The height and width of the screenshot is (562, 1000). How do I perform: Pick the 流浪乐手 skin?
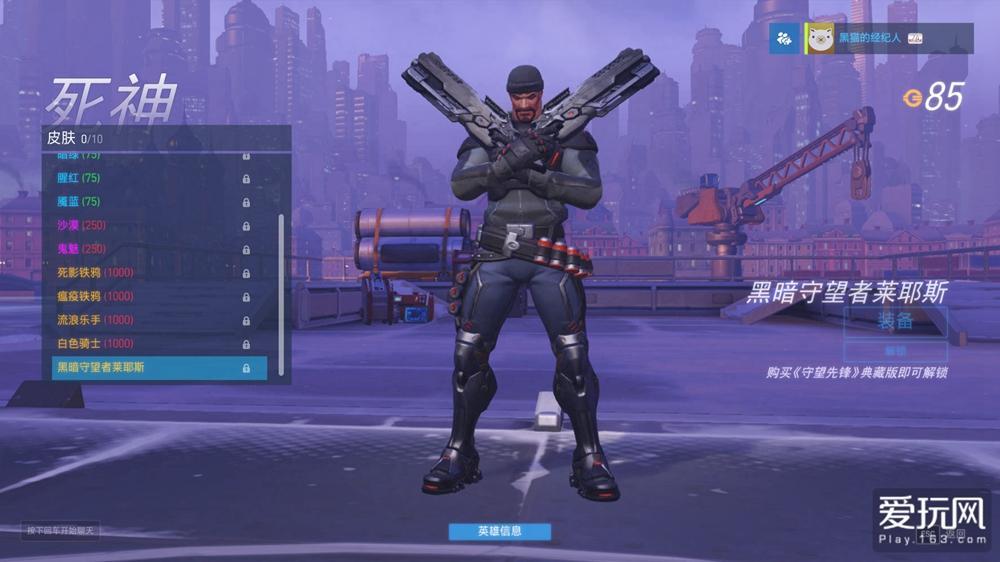[150, 320]
